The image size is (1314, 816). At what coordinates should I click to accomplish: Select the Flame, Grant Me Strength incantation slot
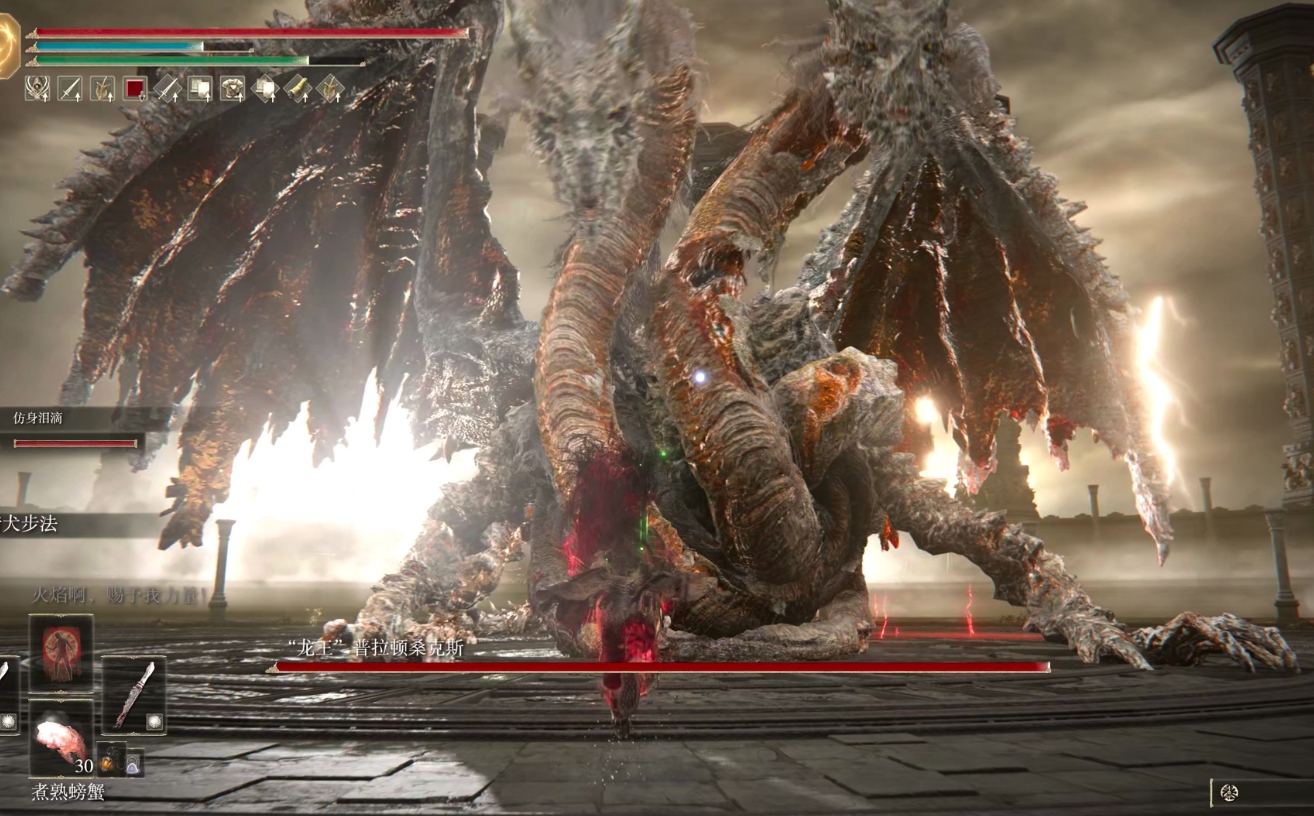pyautogui.click(x=61, y=652)
